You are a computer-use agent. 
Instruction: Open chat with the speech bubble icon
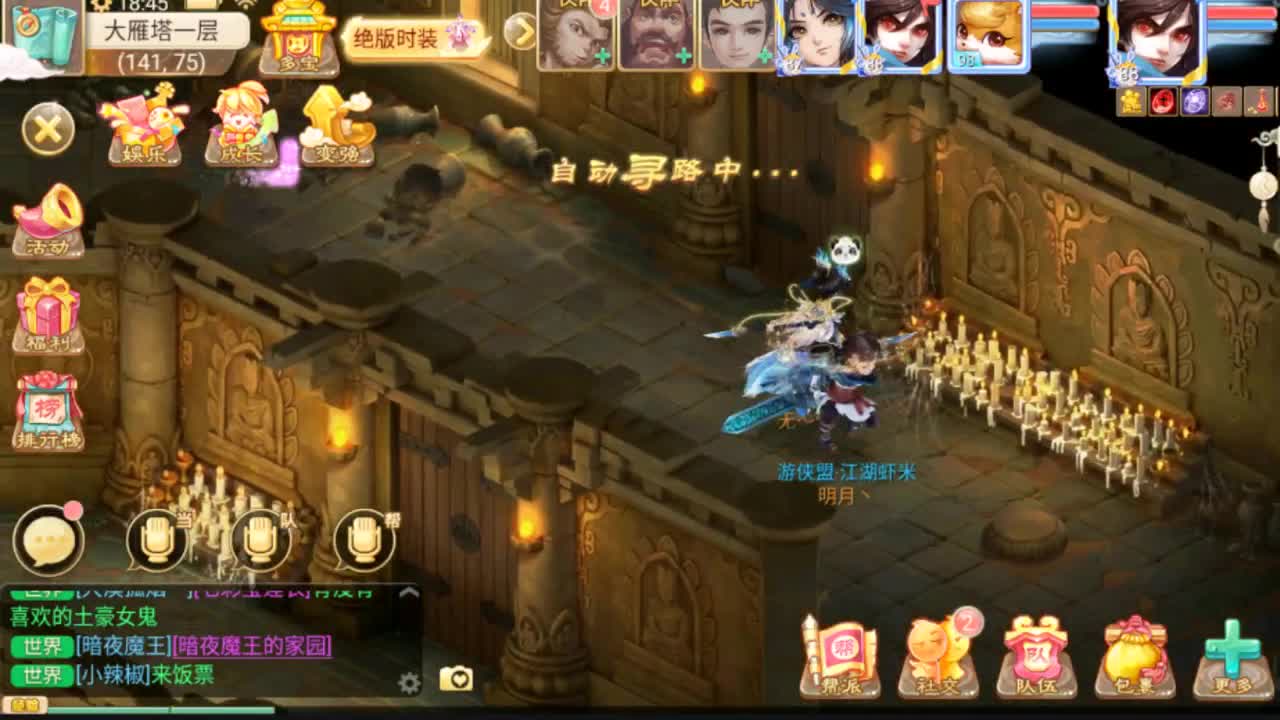[50, 538]
